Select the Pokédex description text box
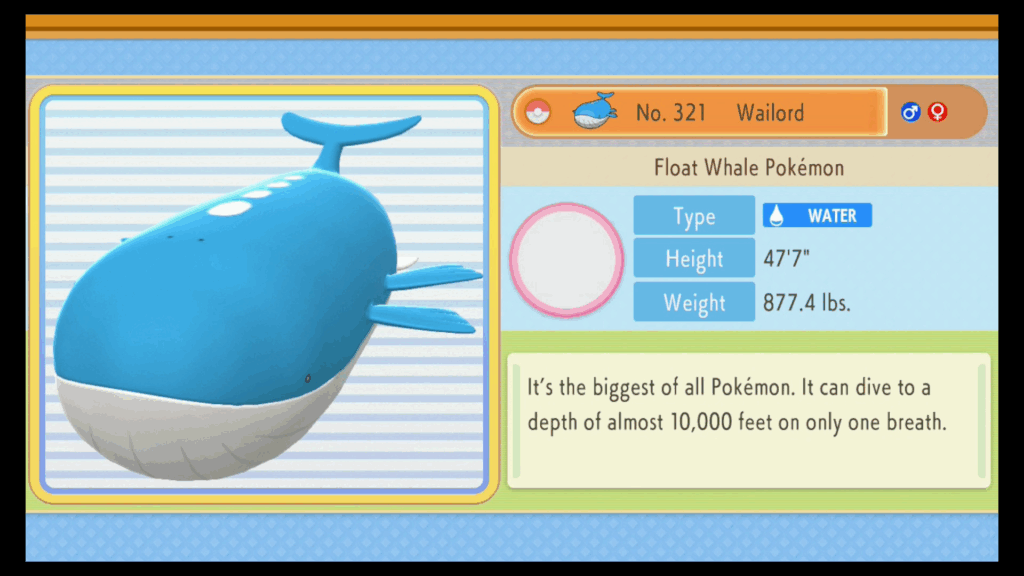The width and height of the screenshot is (1024, 576). tap(748, 420)
